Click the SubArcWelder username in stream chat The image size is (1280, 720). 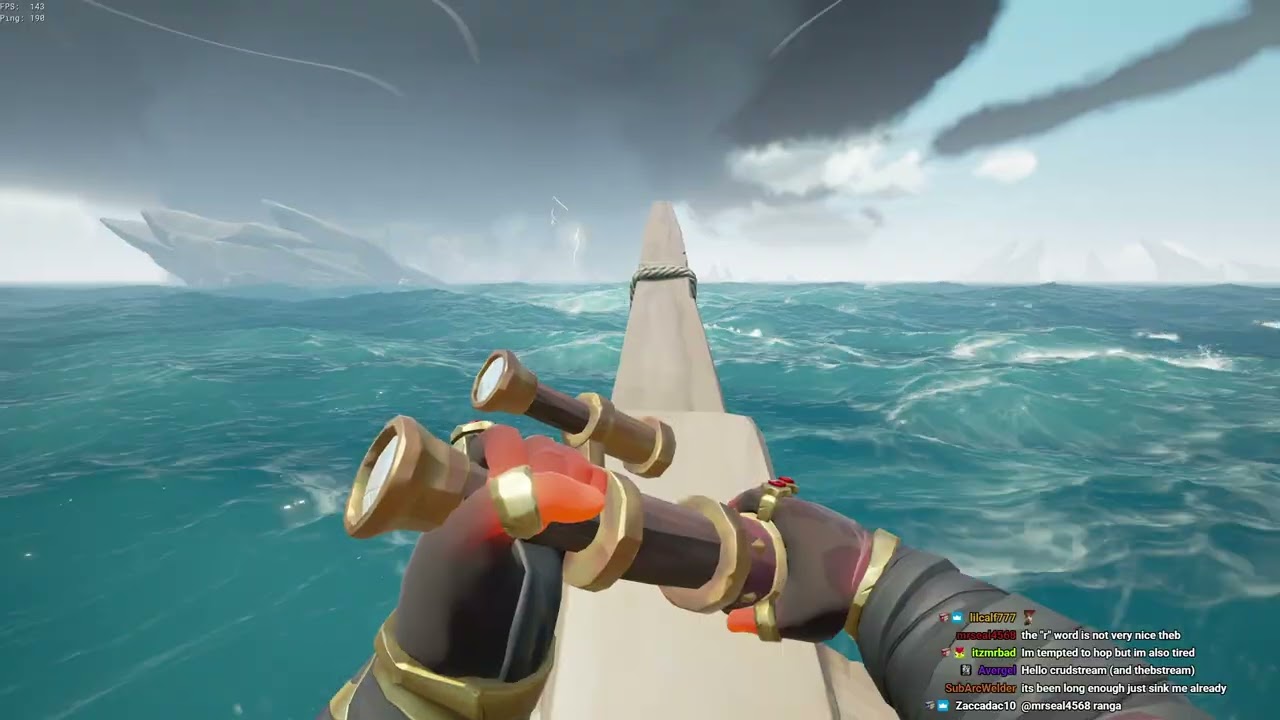[980, 688]
